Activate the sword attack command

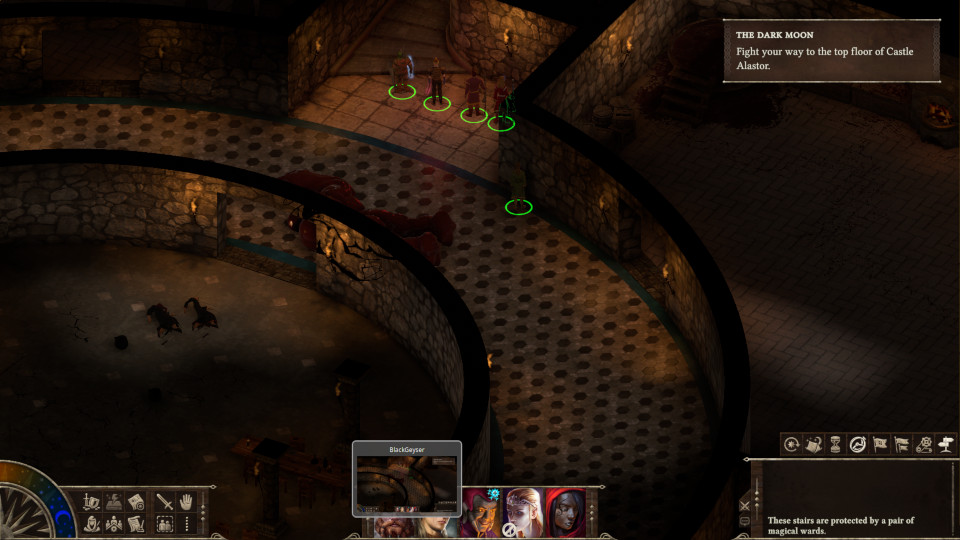click(165, 502)
